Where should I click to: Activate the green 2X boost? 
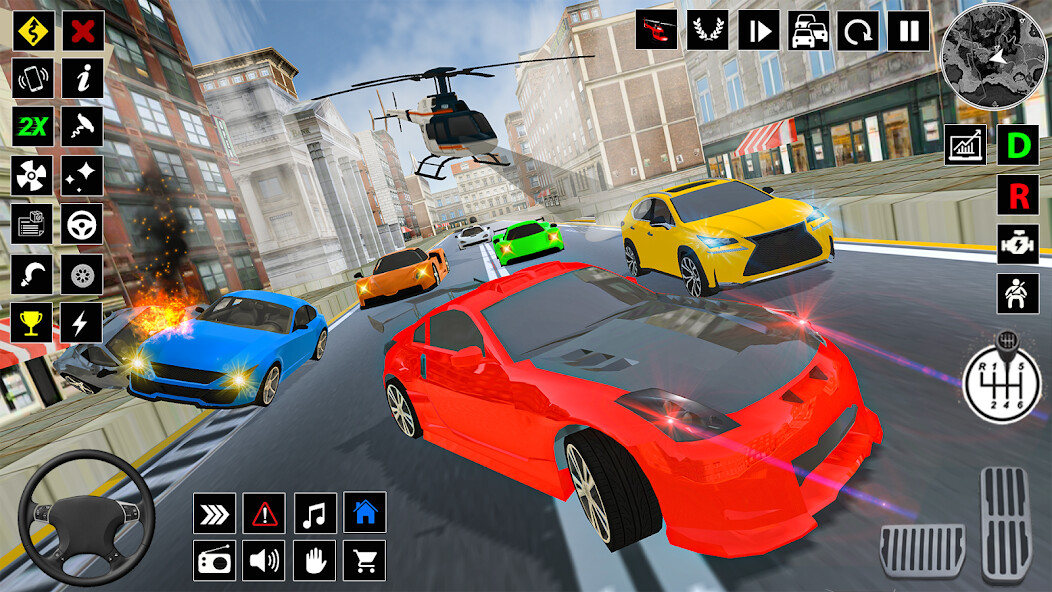point(33,127)
